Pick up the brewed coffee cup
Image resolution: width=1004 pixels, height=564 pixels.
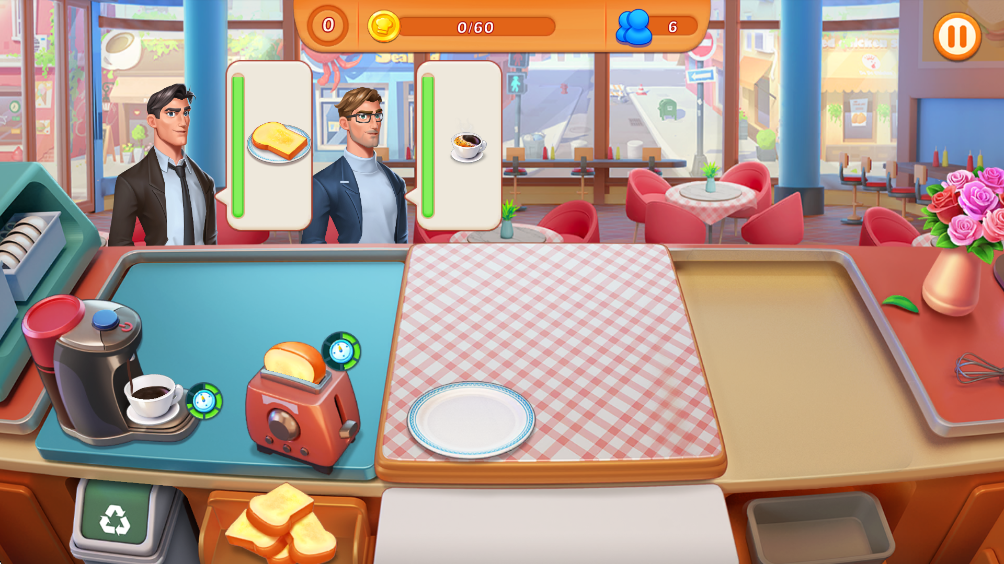(x=151, y=394)
